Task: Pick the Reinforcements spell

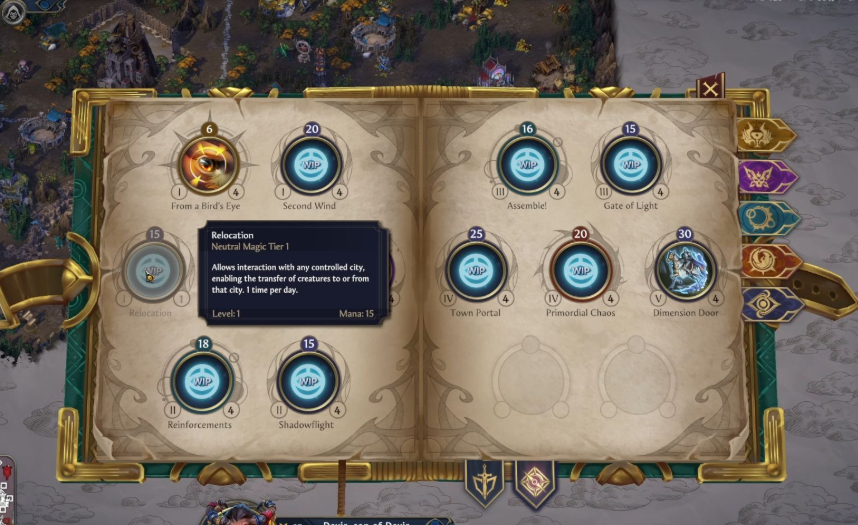Action: [x=201, y=381]
